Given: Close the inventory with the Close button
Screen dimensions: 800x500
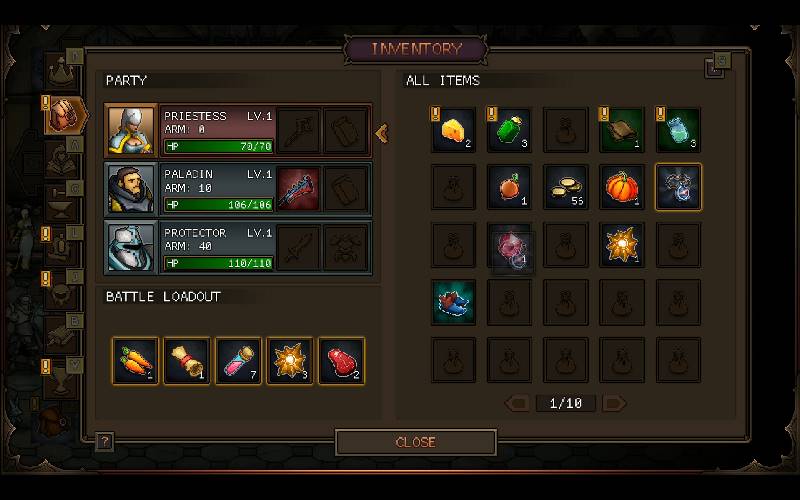Looking at the screenshot, I should [x=415, y=442].
